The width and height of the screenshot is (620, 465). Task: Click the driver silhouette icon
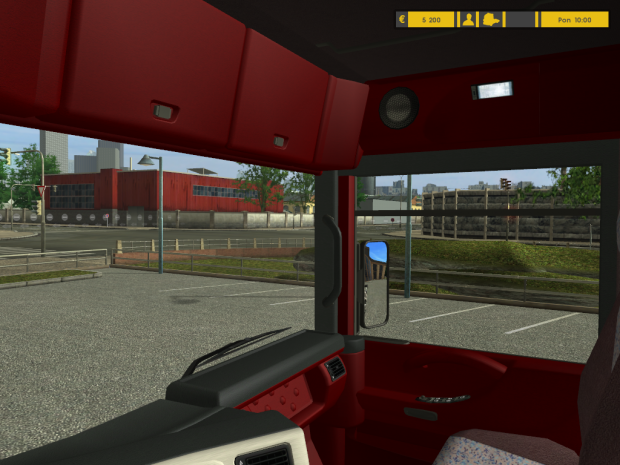[x=467, y=19]
